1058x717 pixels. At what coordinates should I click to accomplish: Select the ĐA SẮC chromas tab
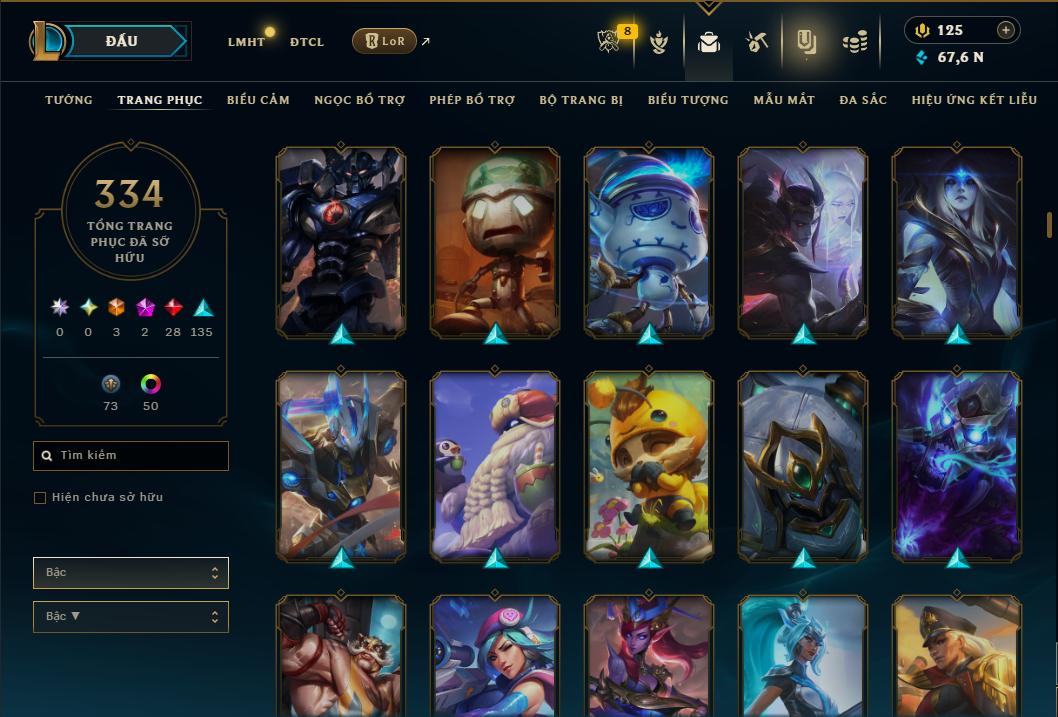pyautogui.click(x=863, y=100)
